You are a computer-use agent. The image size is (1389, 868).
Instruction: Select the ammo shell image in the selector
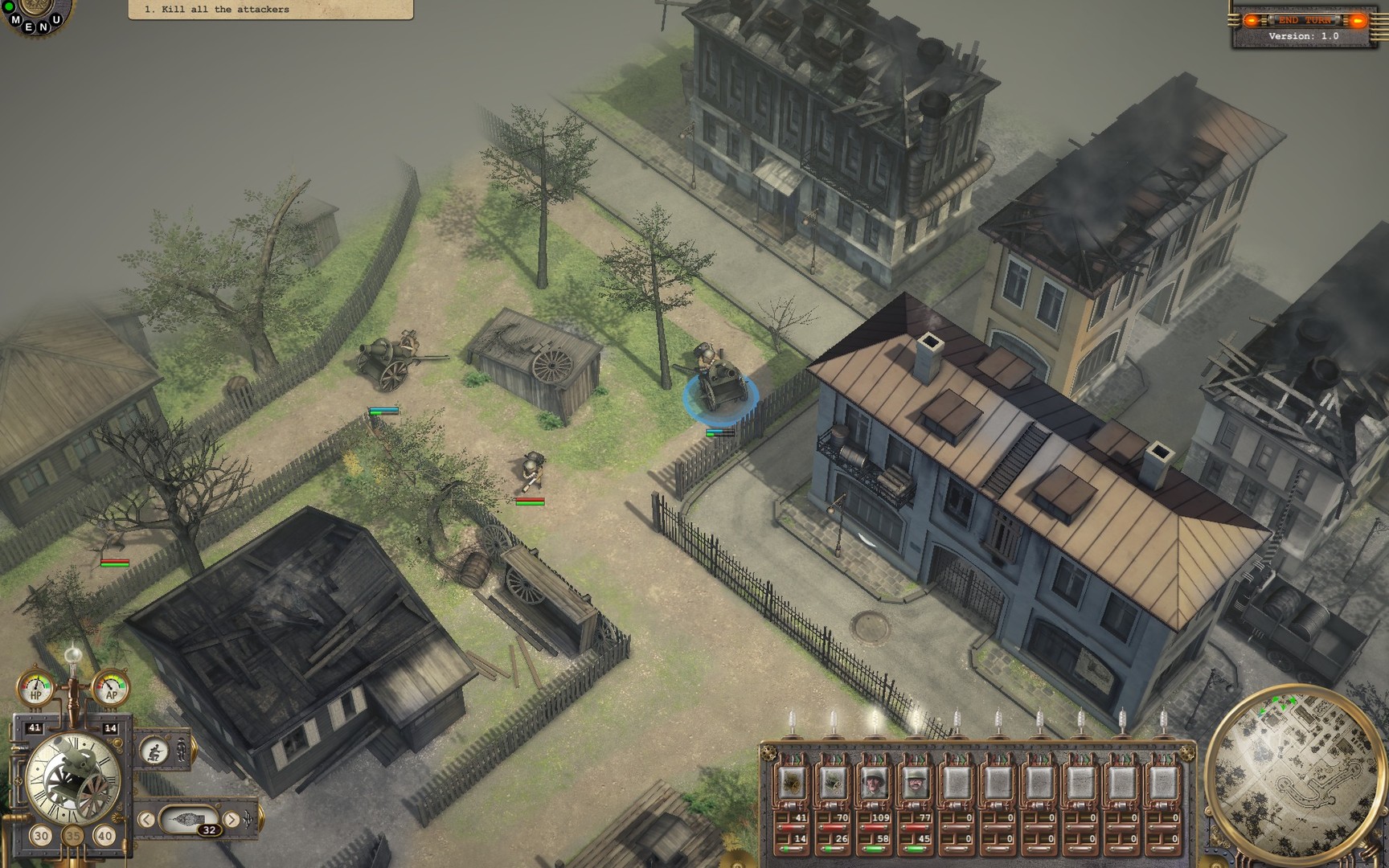(x=188, y=818)
